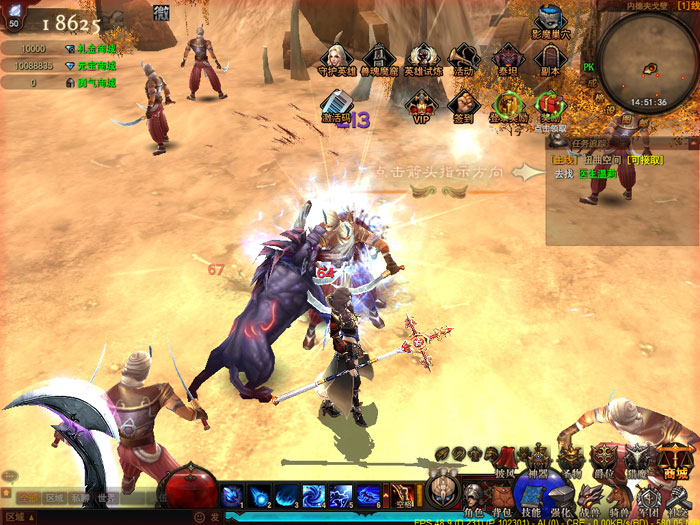Open the 英雄试炼 hero trial icon
The height and width of the screenshot is (525, 700).
click(x=422, y=58)
